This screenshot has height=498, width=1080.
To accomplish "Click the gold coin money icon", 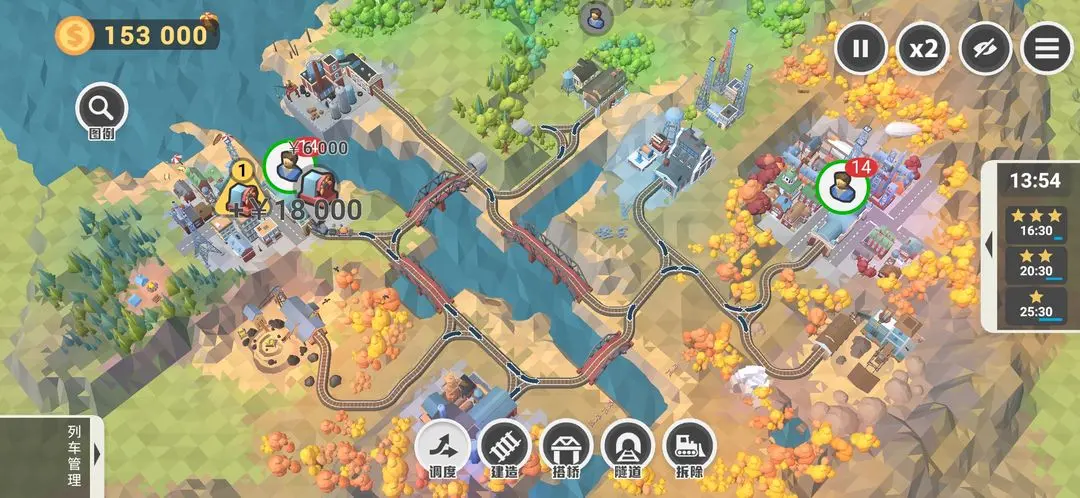I will (x=74, y=36).
